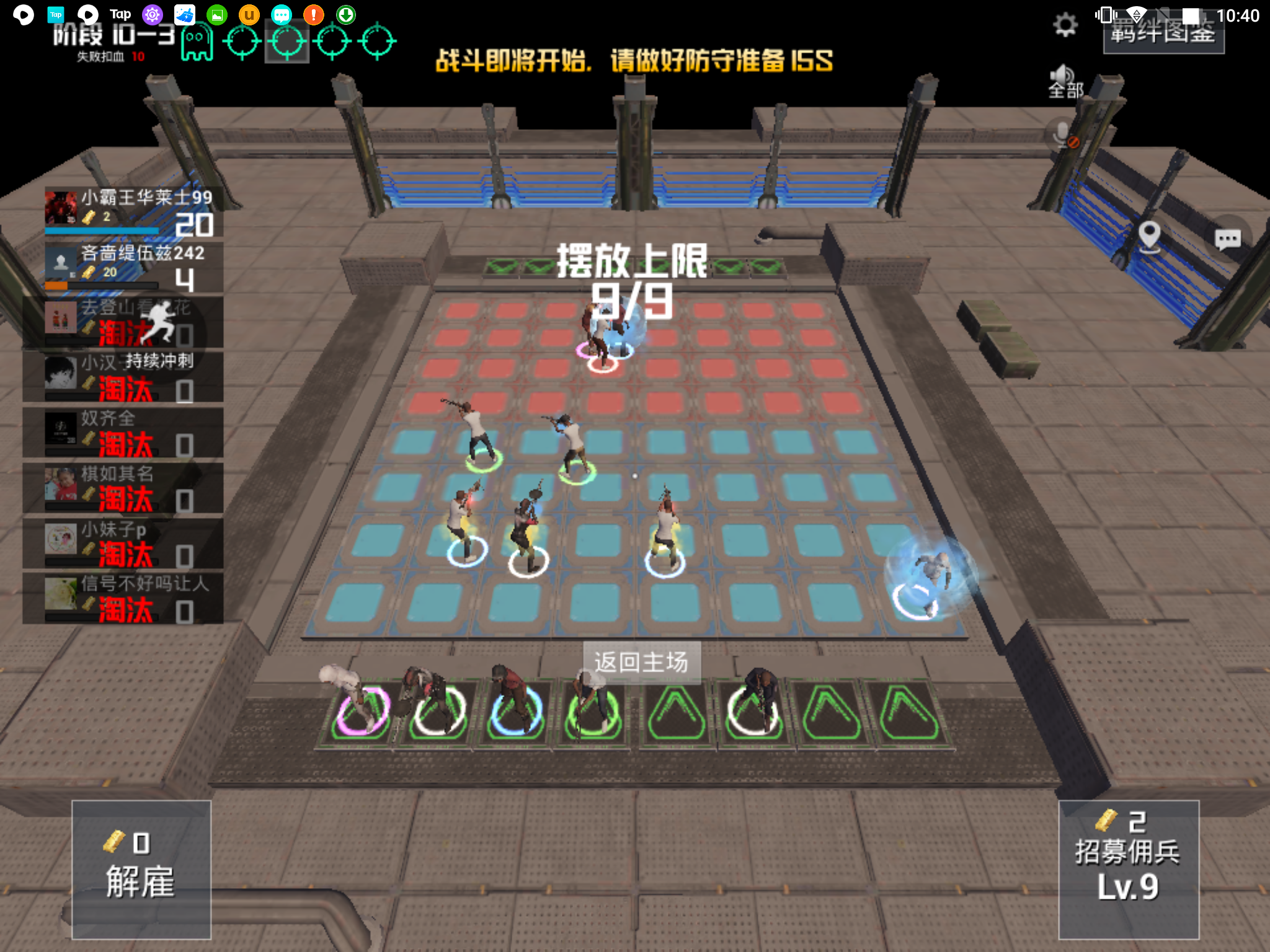Viewport: 1270px width, 952px height.
Task: Select the highlighted crosshair wave marker
Action: [x=287, y=40]
